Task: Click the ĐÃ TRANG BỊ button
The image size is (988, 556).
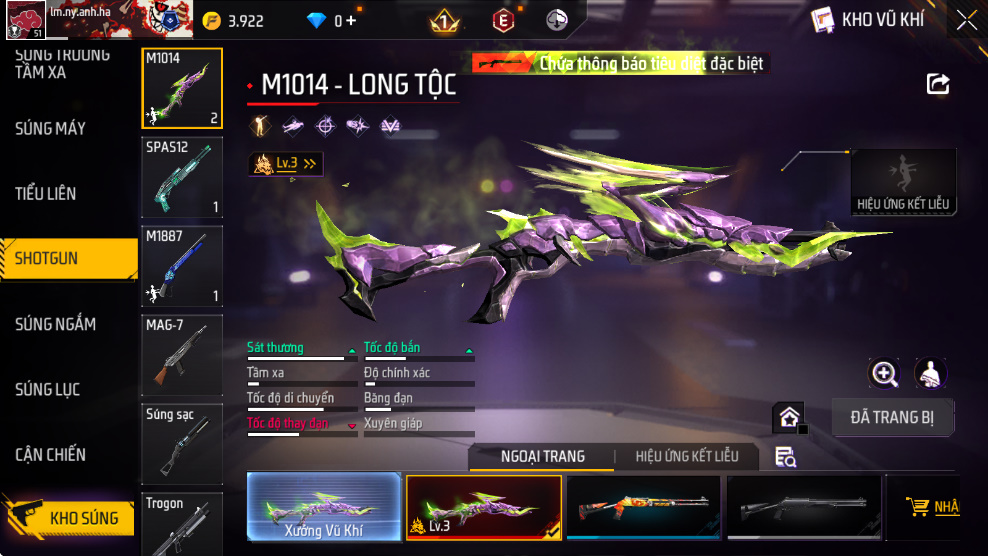Action: 893,416
